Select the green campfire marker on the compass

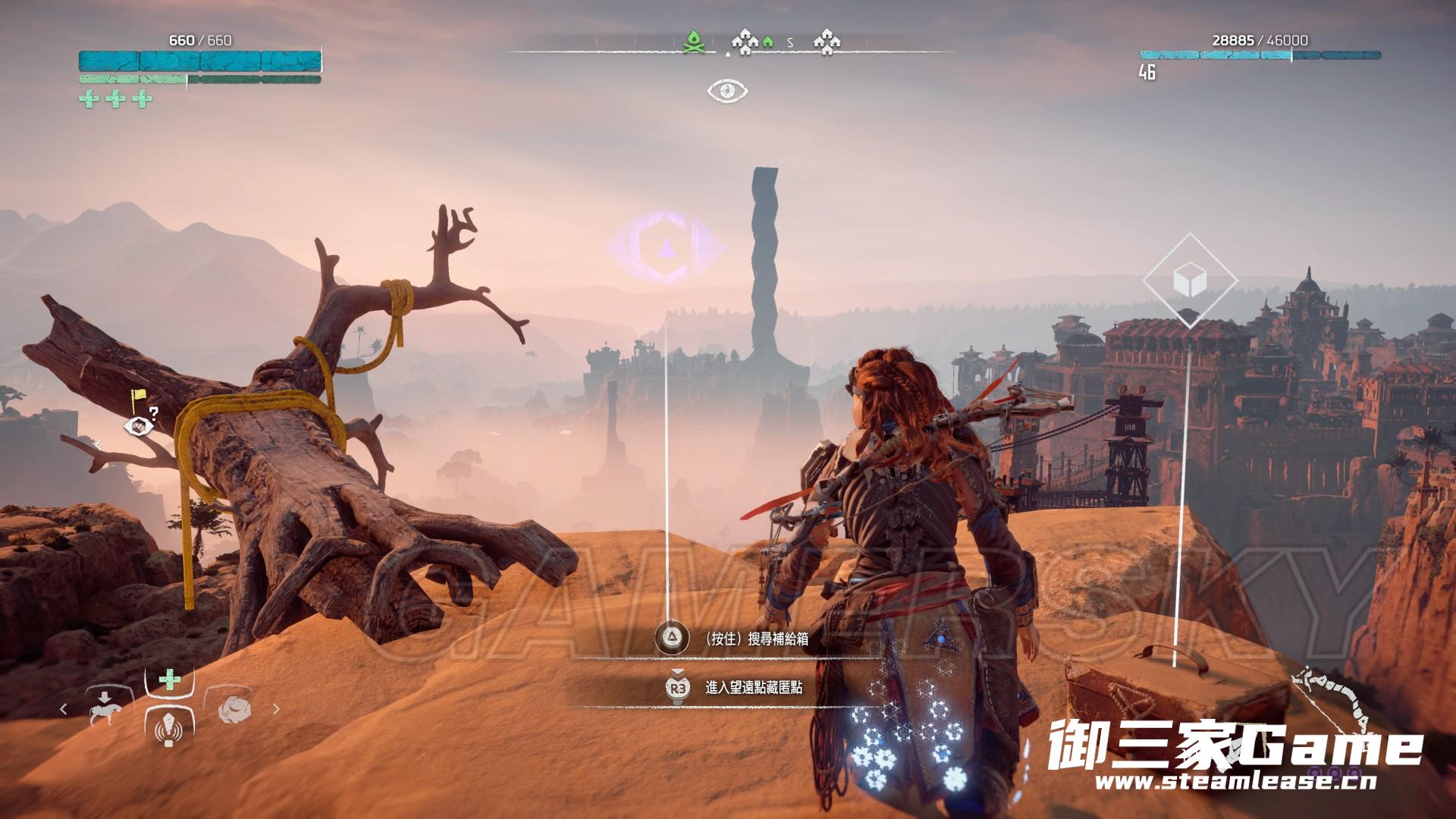[x=695, y=42]
